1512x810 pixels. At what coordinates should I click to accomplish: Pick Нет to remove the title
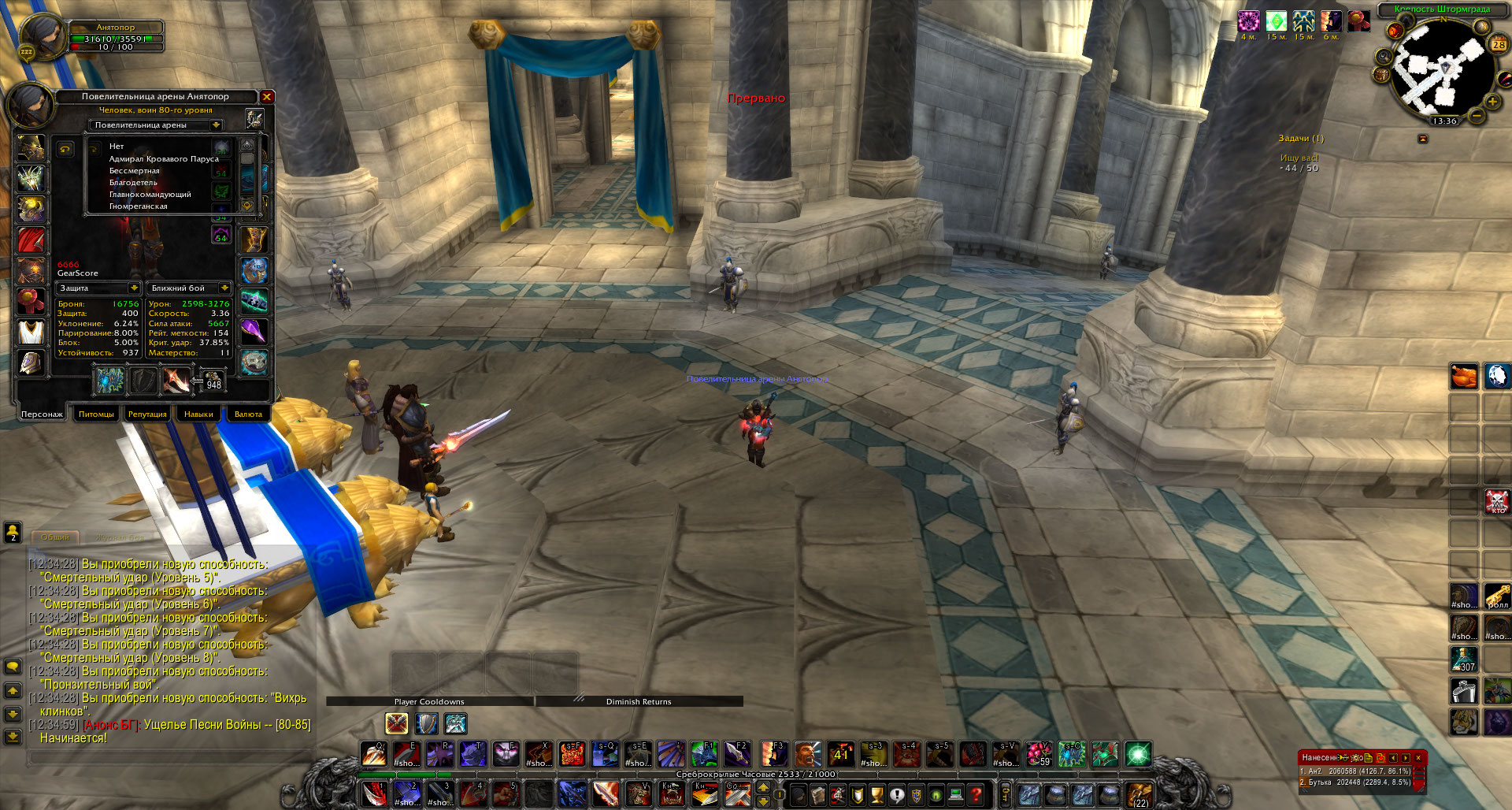point(117,147)
